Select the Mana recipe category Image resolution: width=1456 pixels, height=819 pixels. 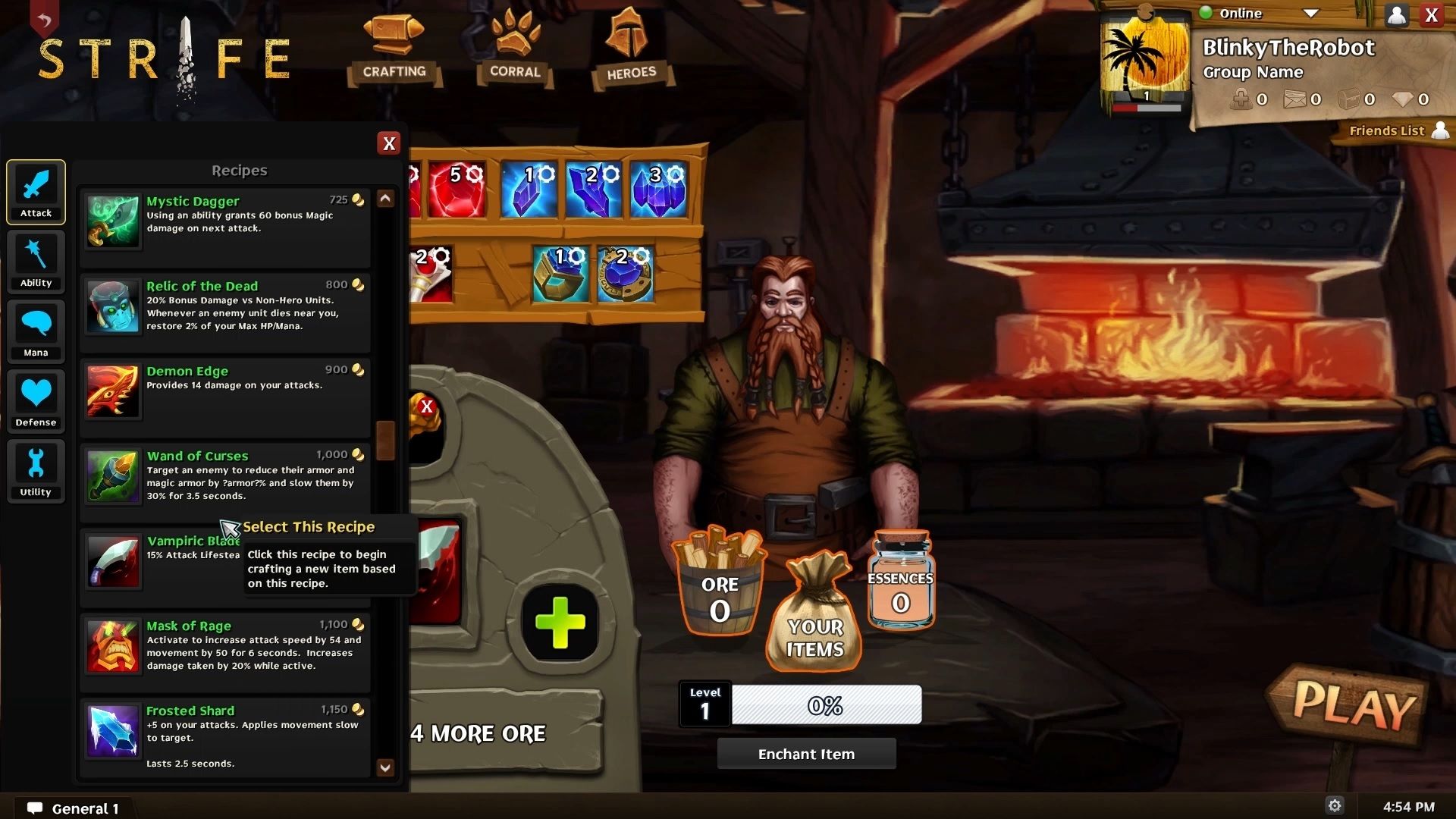[36, 331]
